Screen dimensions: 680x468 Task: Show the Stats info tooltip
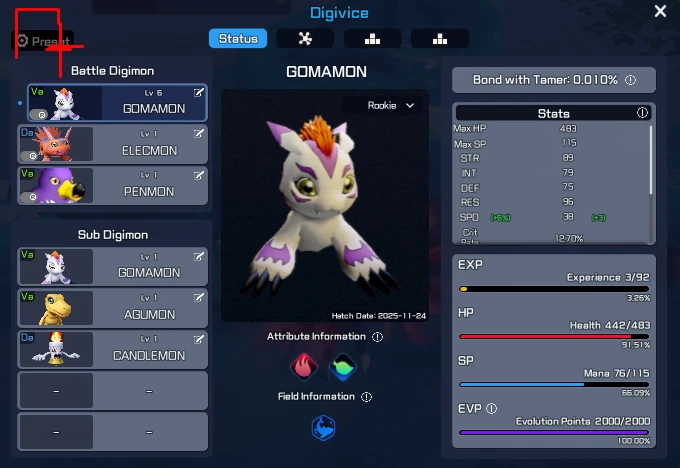pyautogui.click(x=642, y=113)
